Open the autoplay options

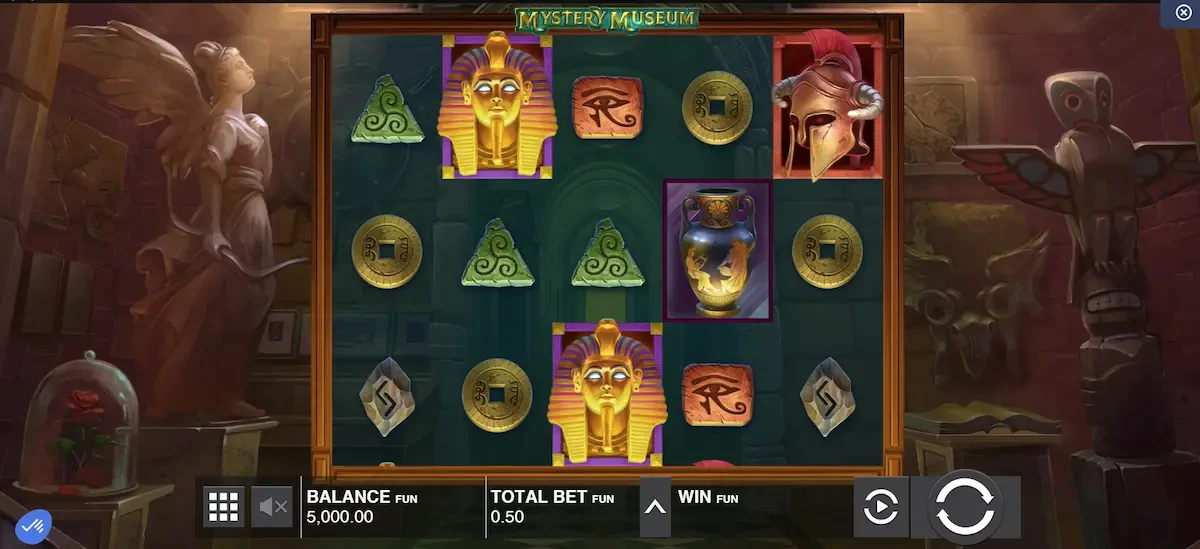click(x=880, y=506)
